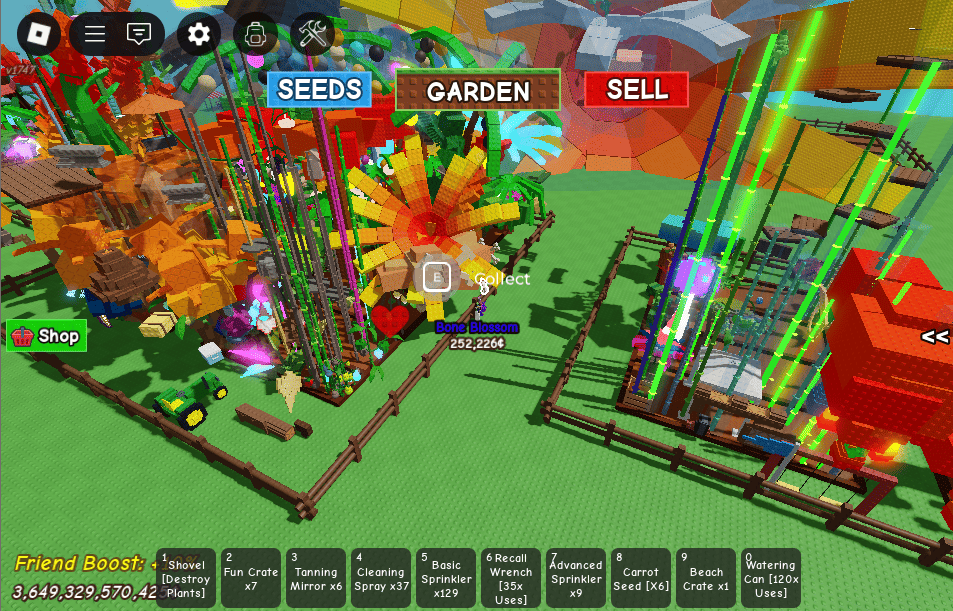The image size is (953, 611).
Task: Open the gear settings icon
Action: (x=199, y=35)
